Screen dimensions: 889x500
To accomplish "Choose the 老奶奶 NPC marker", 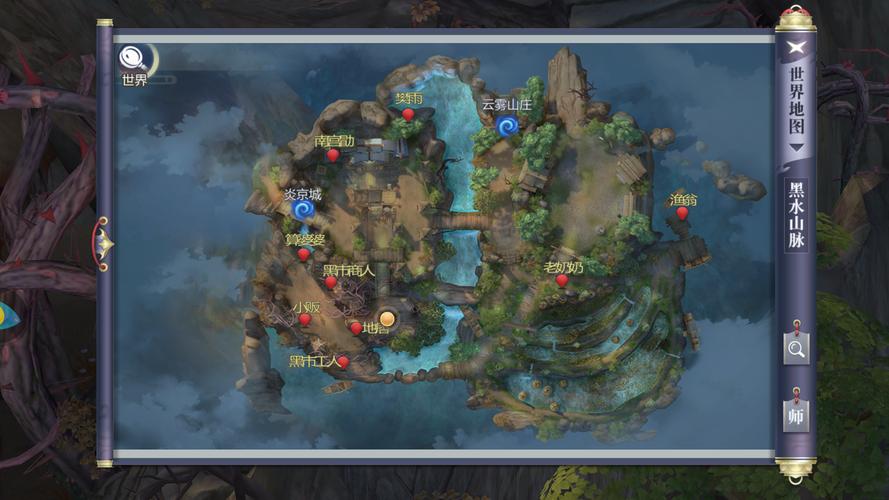I will (562, 281).
